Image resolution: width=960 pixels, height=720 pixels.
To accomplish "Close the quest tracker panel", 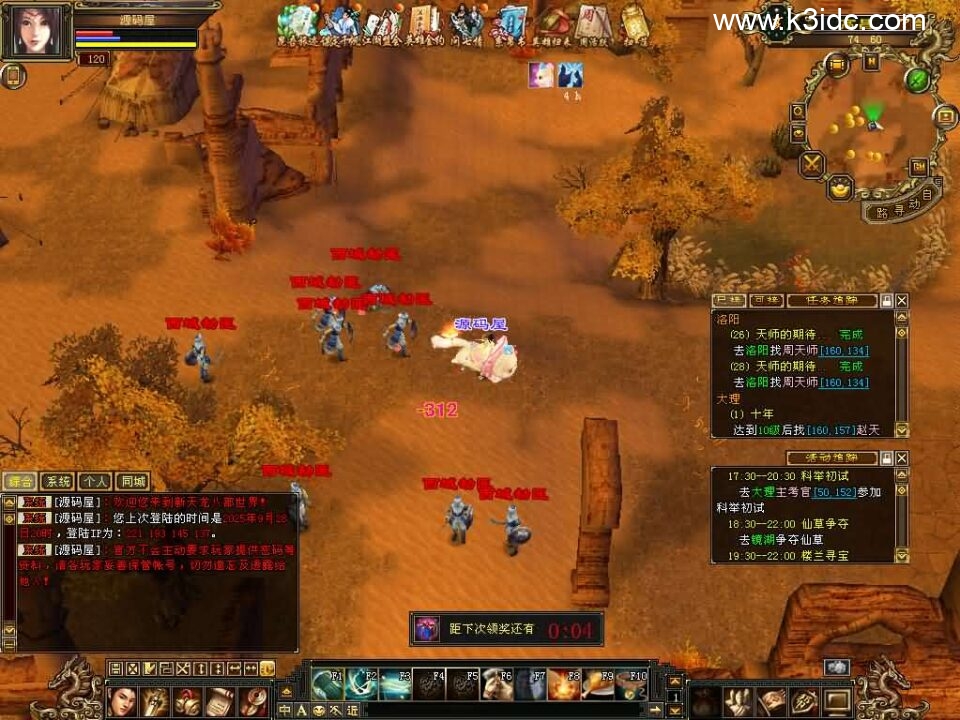I will 902,300.
